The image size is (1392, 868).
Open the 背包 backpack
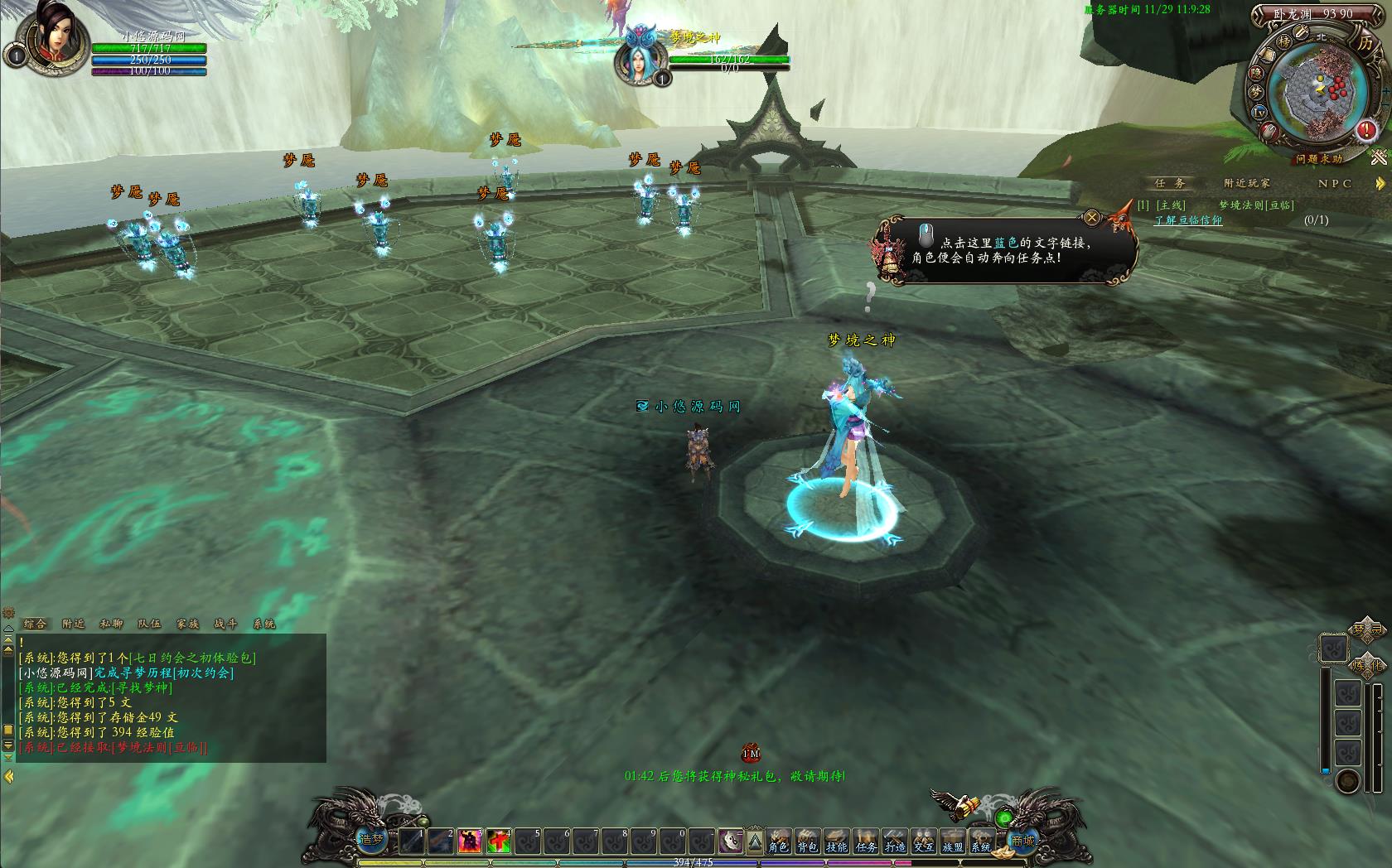[x=807, y=841]
